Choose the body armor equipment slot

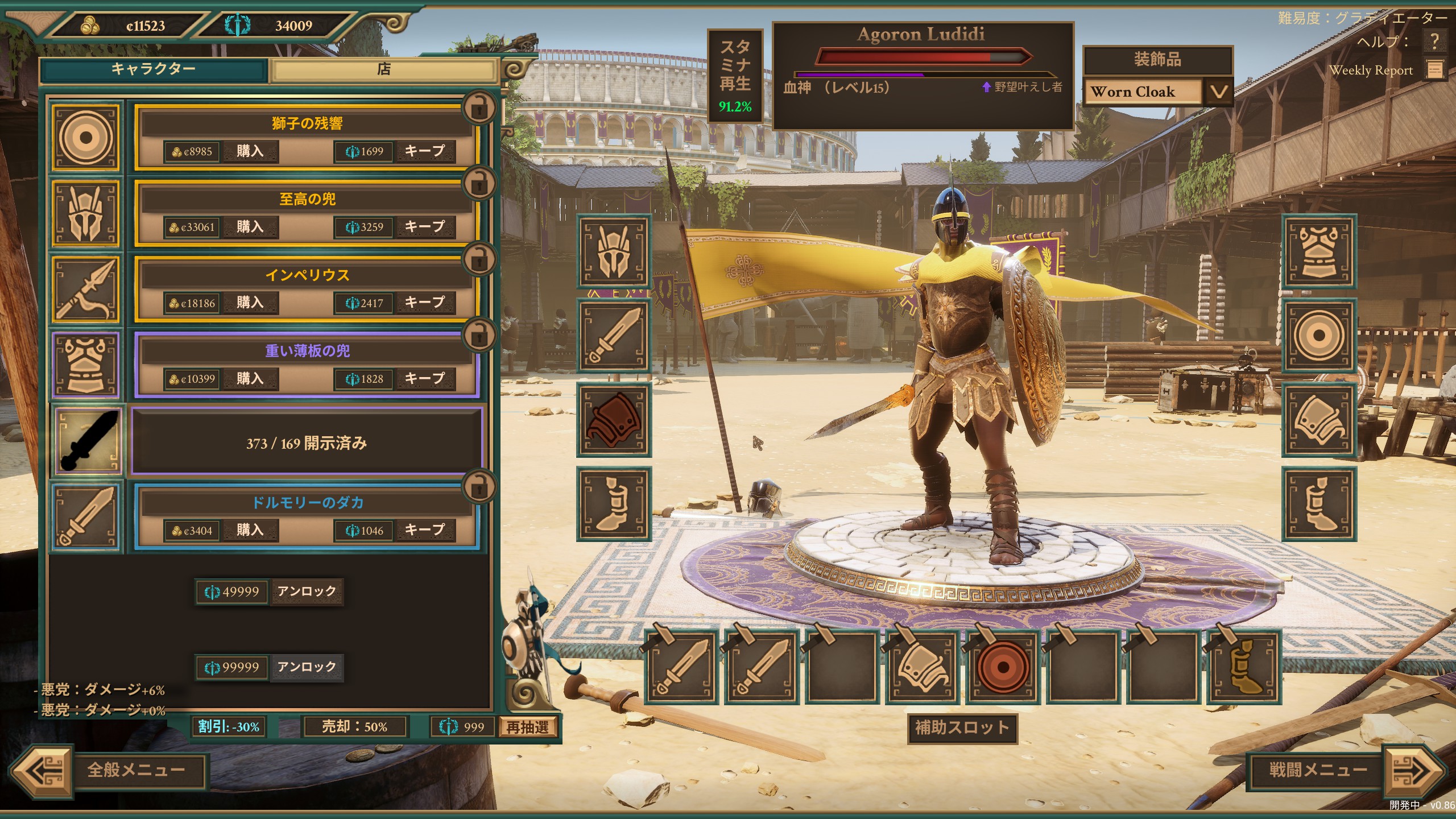(x=1319, y=251)
